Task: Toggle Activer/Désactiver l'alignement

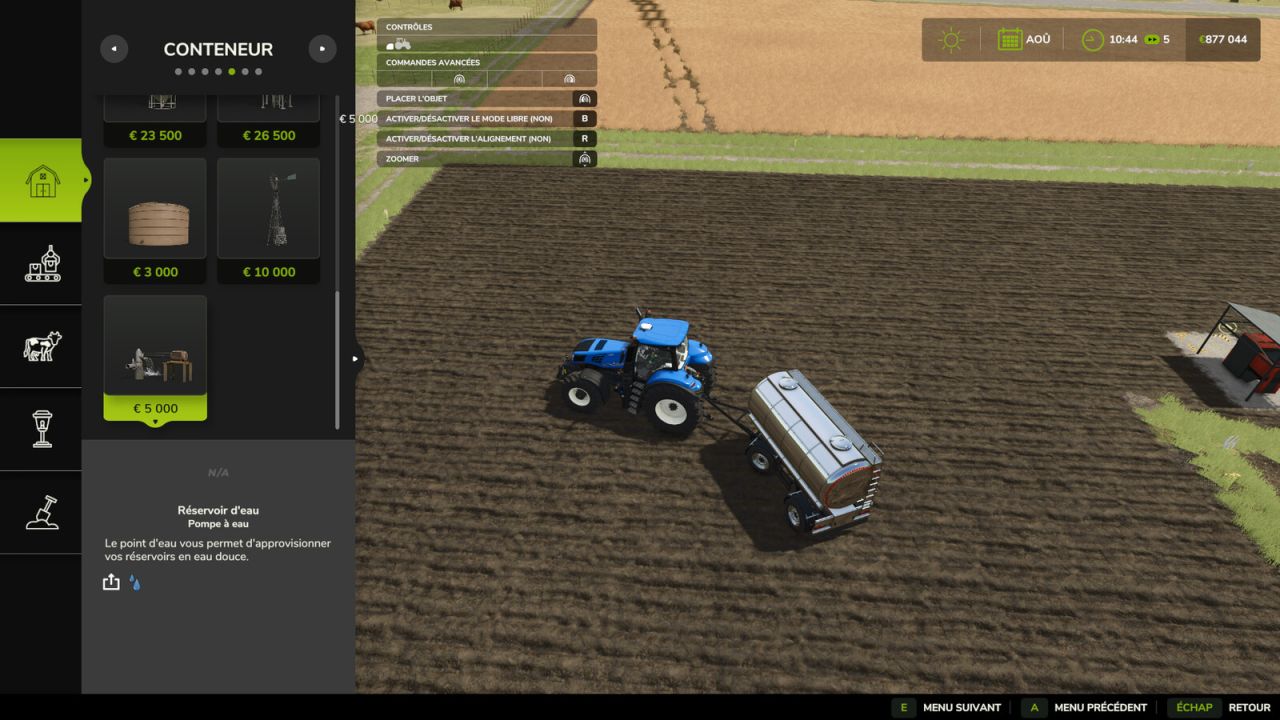Action: (x=485, y=138)
